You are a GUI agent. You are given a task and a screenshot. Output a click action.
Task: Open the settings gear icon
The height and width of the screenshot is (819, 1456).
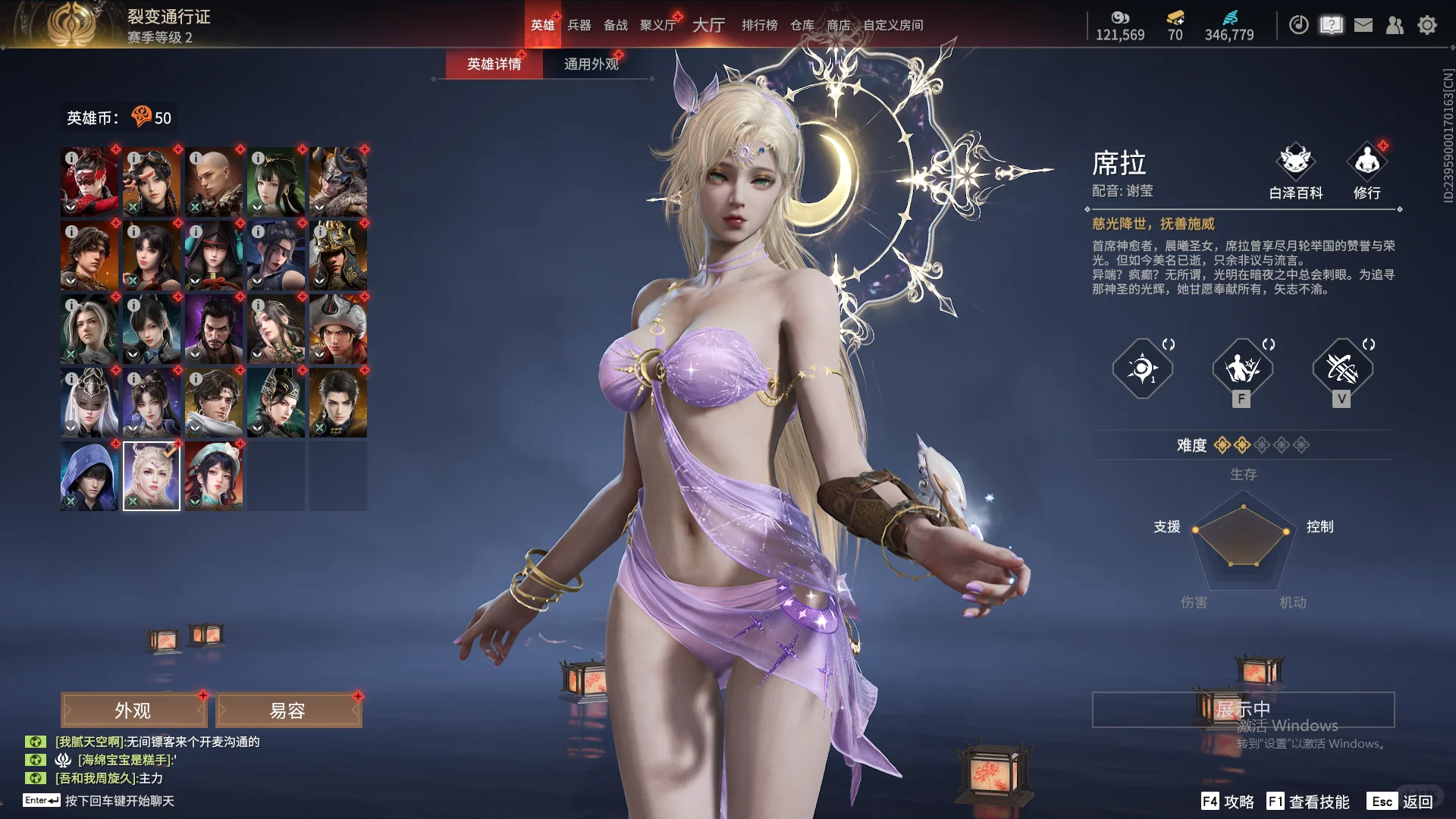coord(1427,25)
